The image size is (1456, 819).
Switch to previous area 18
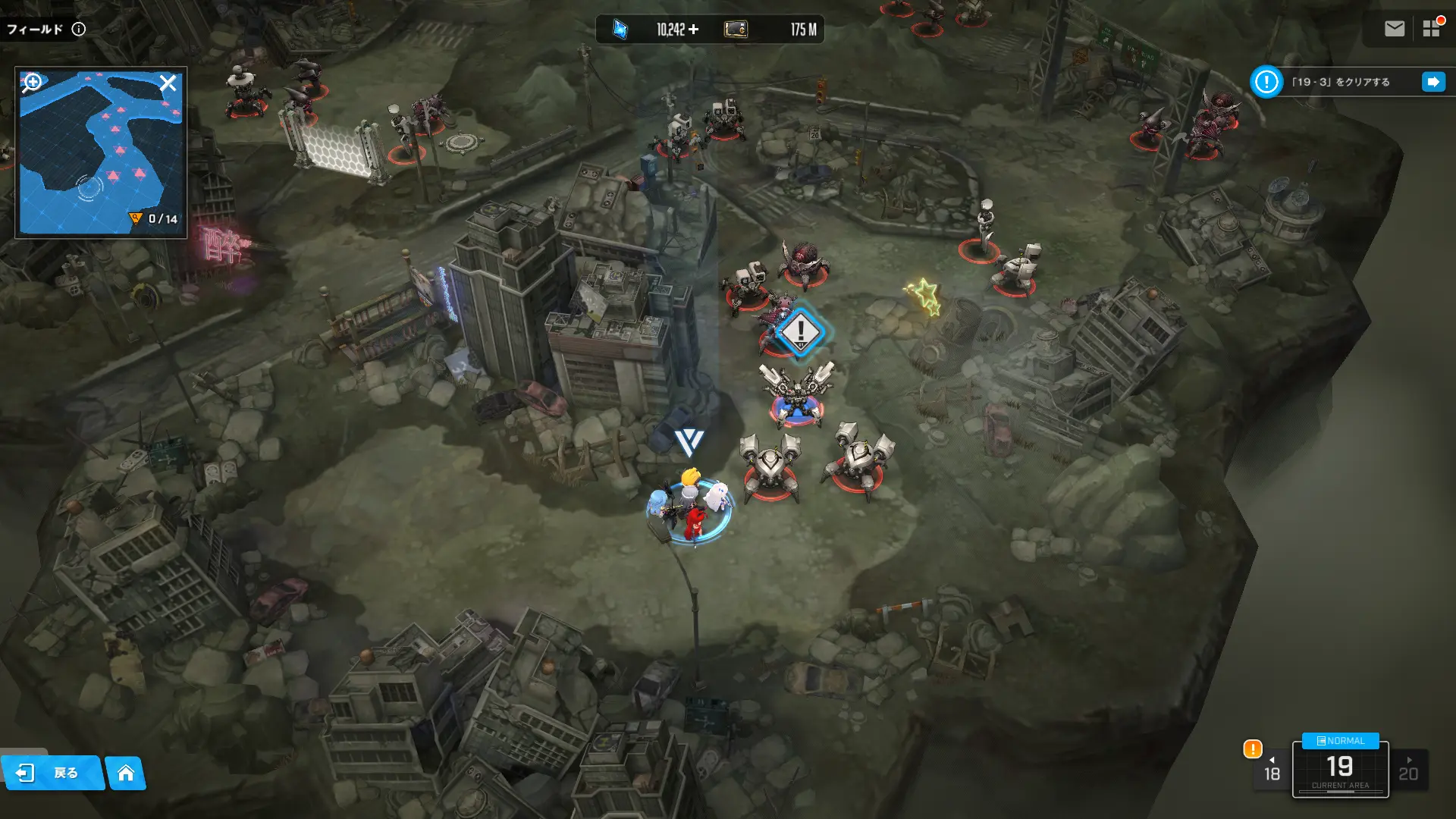tap(1272, 770)
